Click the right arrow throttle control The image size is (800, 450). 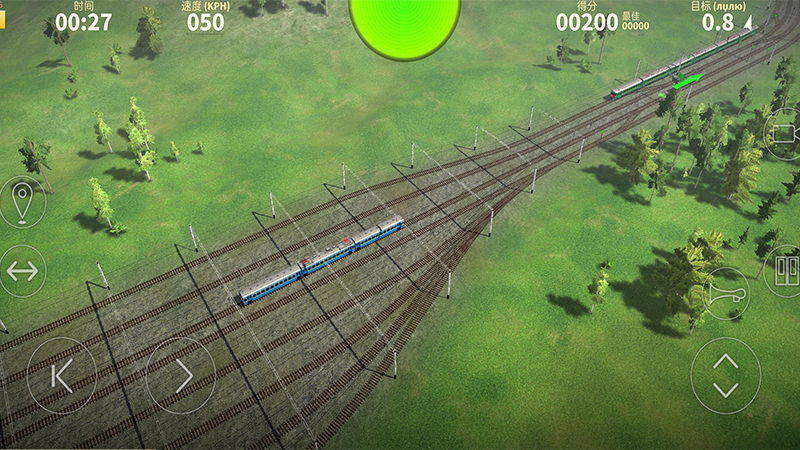[181, 375]
